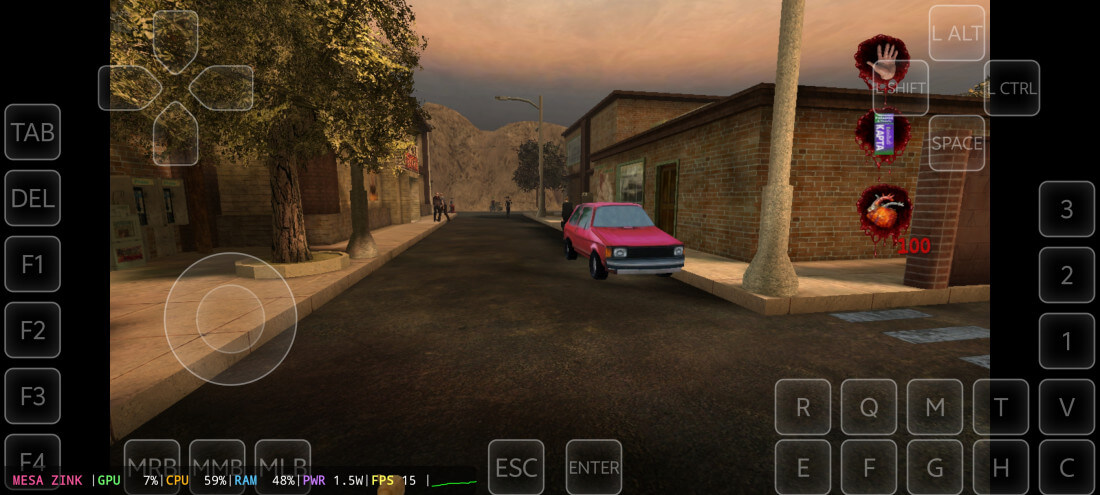
Task: Tap the L CTRL touch button
Action: tap(1012, 88)
